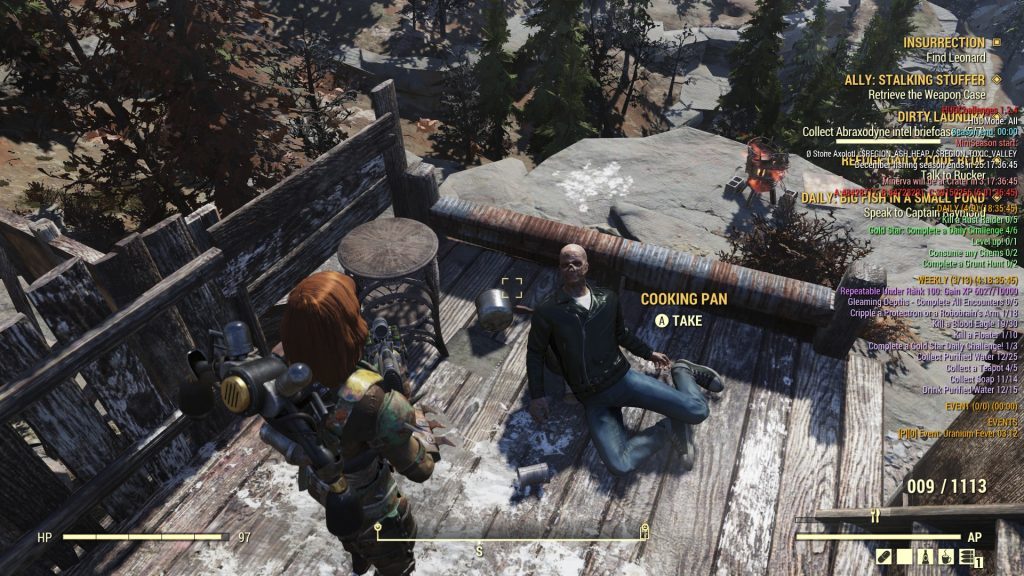Click the bottle status effect icon
This screenshot has width=1024, height=576.
click(x=923, y=556)
